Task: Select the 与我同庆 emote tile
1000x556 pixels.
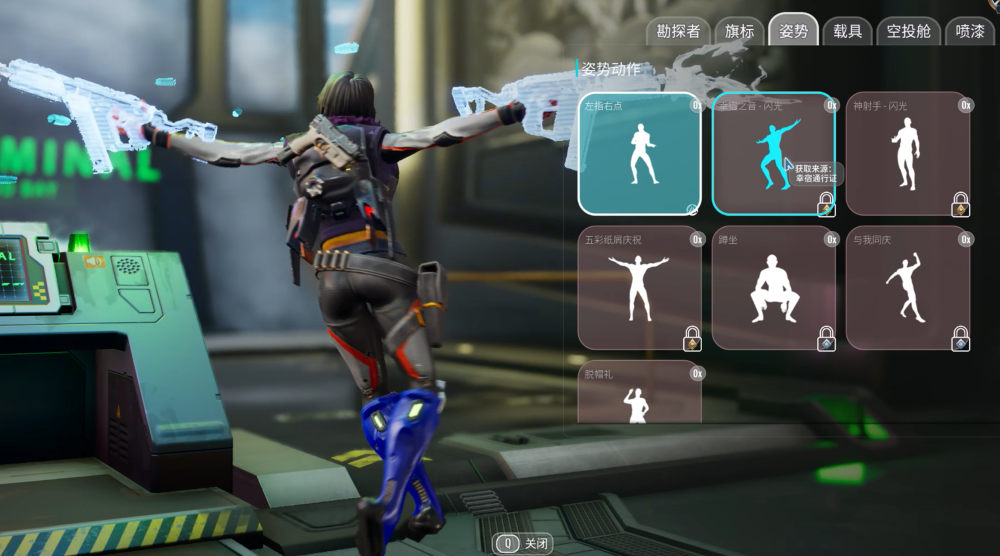Action: [908, 288]
